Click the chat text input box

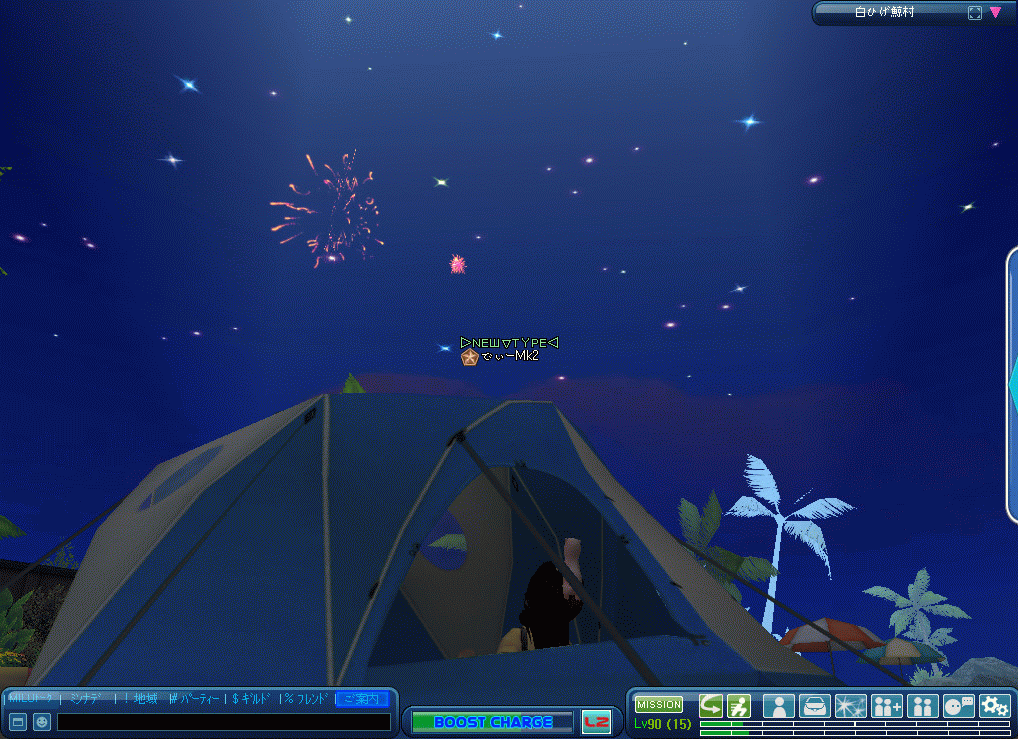pos(223,721)
